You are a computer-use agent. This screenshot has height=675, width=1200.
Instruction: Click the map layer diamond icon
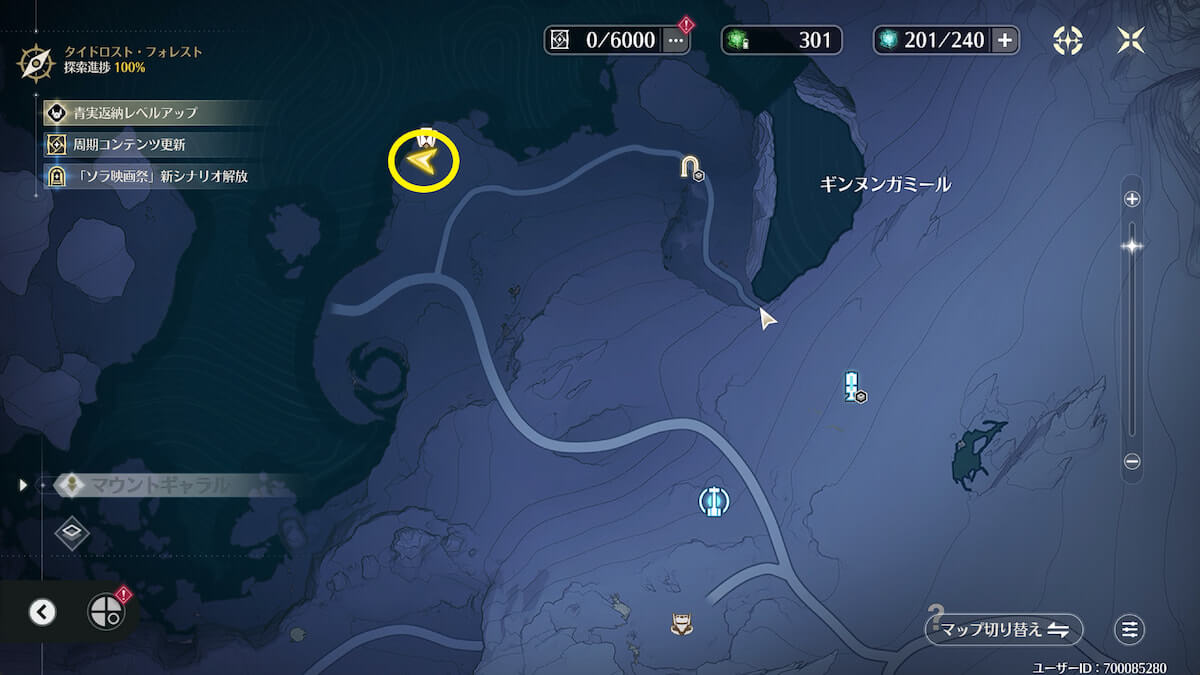point(72,532)
